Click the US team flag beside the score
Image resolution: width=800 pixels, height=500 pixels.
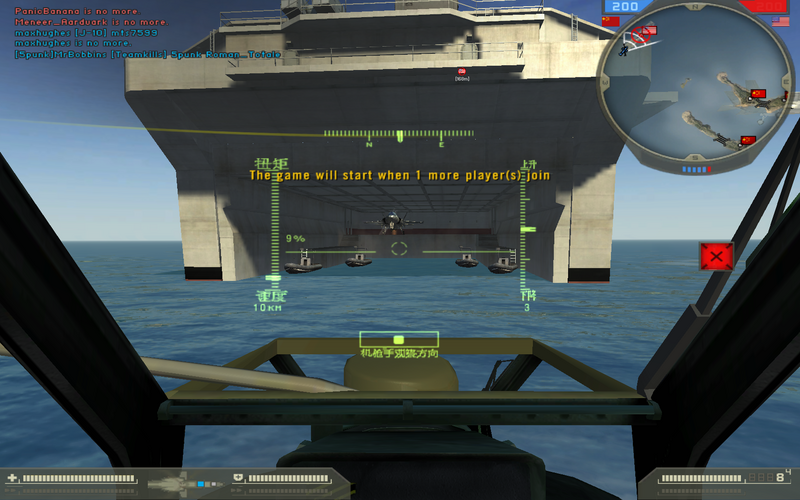(780, 20)
